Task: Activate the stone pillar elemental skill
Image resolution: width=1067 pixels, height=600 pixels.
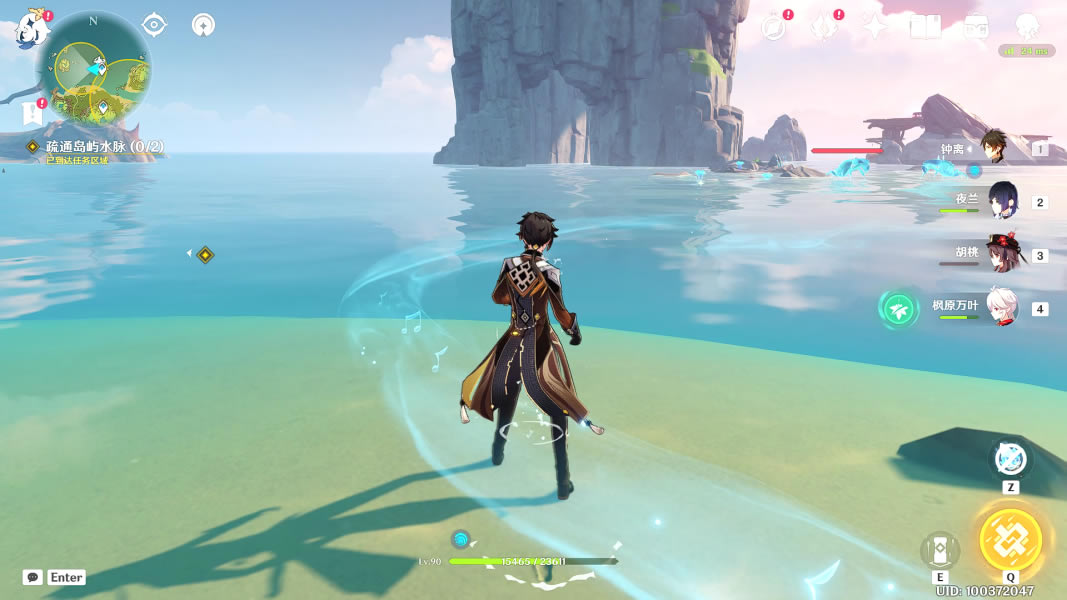Action: pyautogui.click(x=940, y=549)
